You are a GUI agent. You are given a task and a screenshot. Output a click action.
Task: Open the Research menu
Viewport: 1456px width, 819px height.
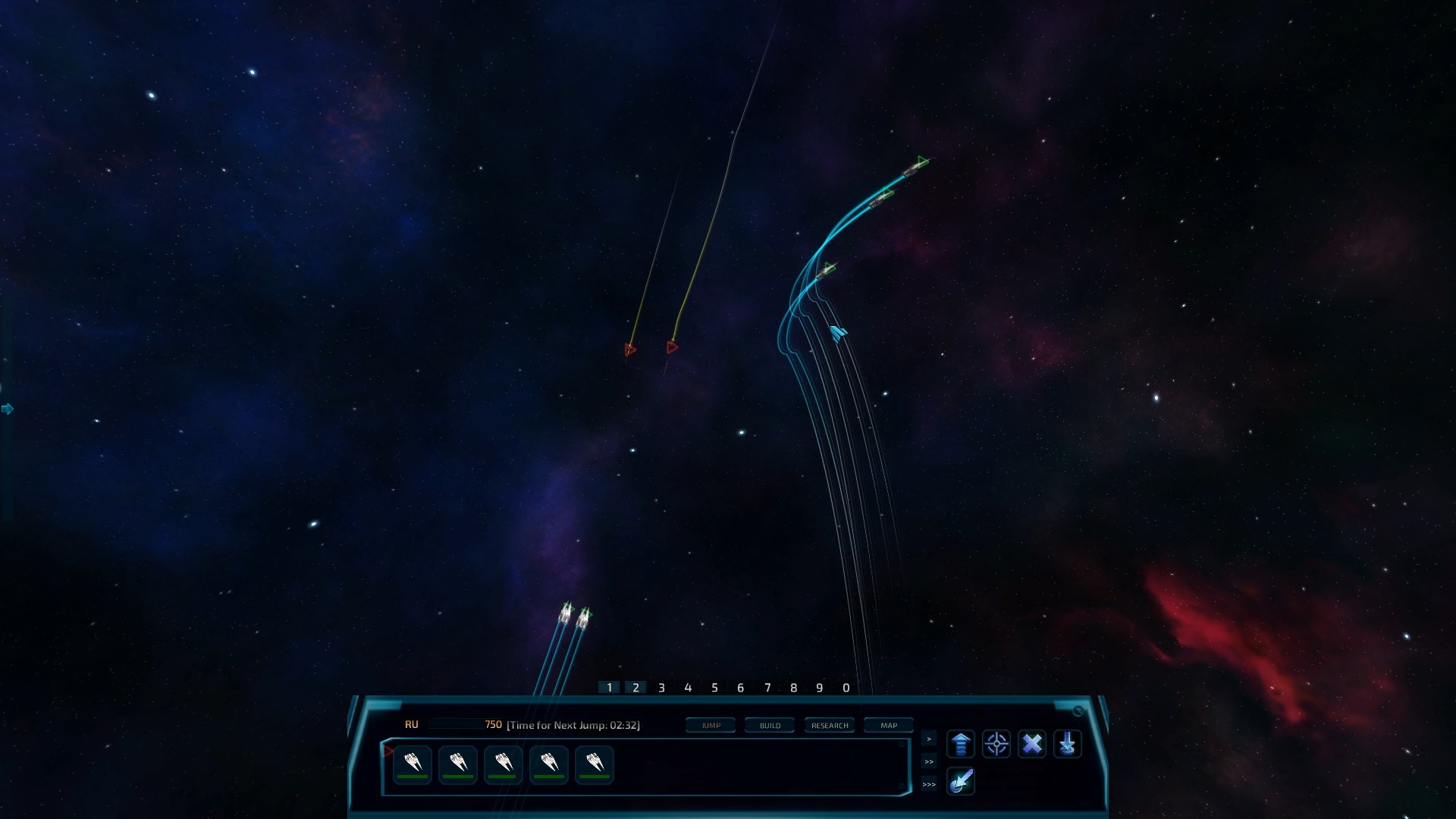click(x=830, y=726)
